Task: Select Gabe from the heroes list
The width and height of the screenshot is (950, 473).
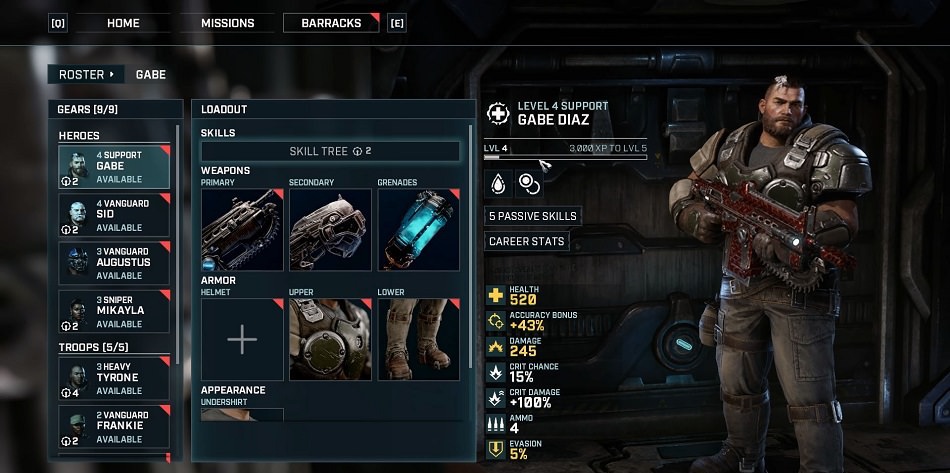Action: point(114,167)
